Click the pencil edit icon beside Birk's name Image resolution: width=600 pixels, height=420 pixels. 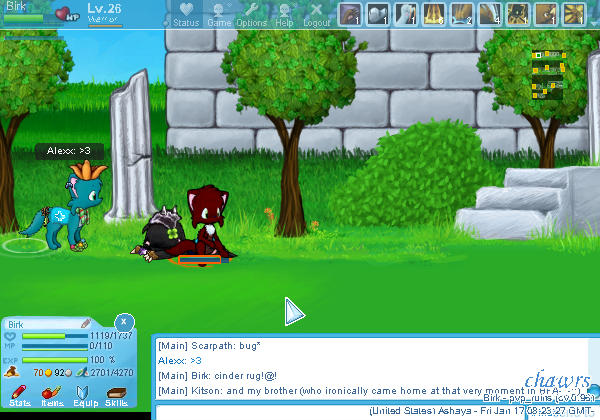(x=86, y=324)
